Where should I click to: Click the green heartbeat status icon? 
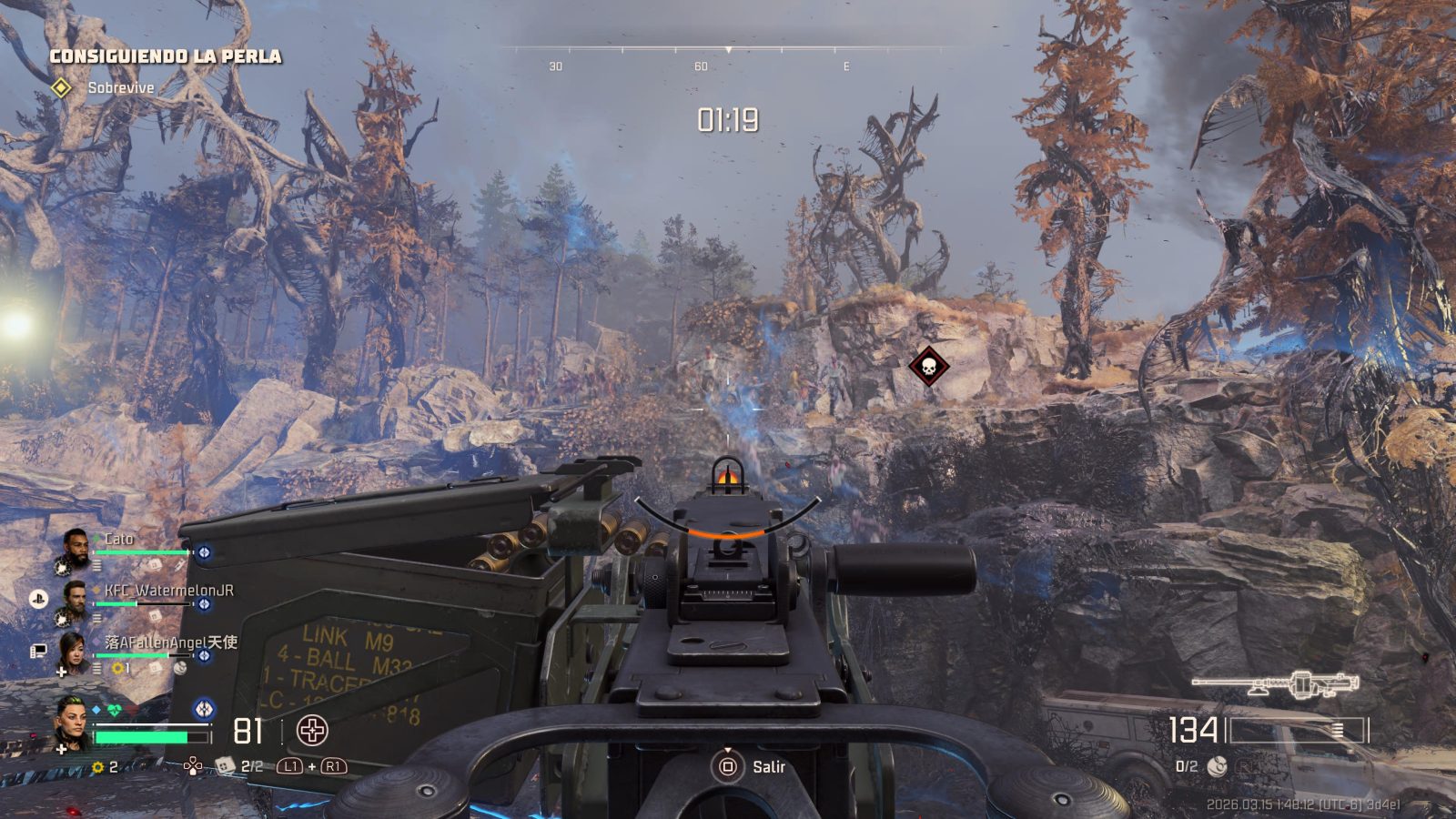(x=114, y=709)
